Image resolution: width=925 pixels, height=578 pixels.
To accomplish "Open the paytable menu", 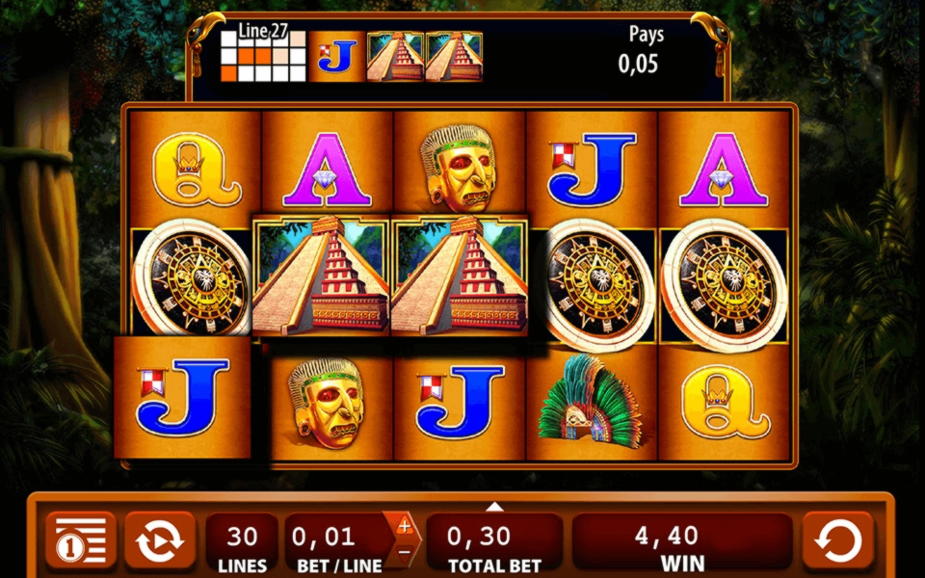I will click(x=78, y=542).
